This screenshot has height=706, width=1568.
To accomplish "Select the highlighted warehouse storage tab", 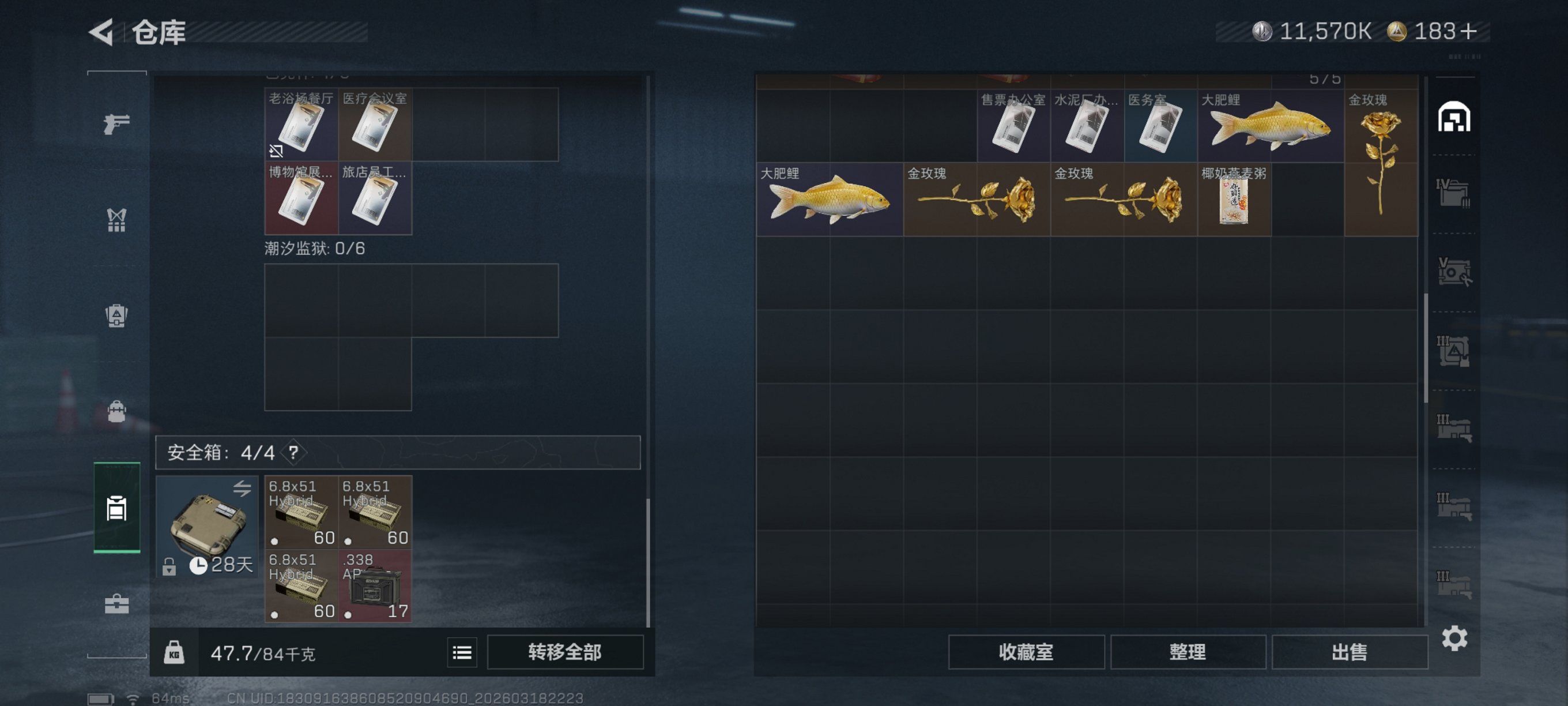I will click(x=116, y=509).
